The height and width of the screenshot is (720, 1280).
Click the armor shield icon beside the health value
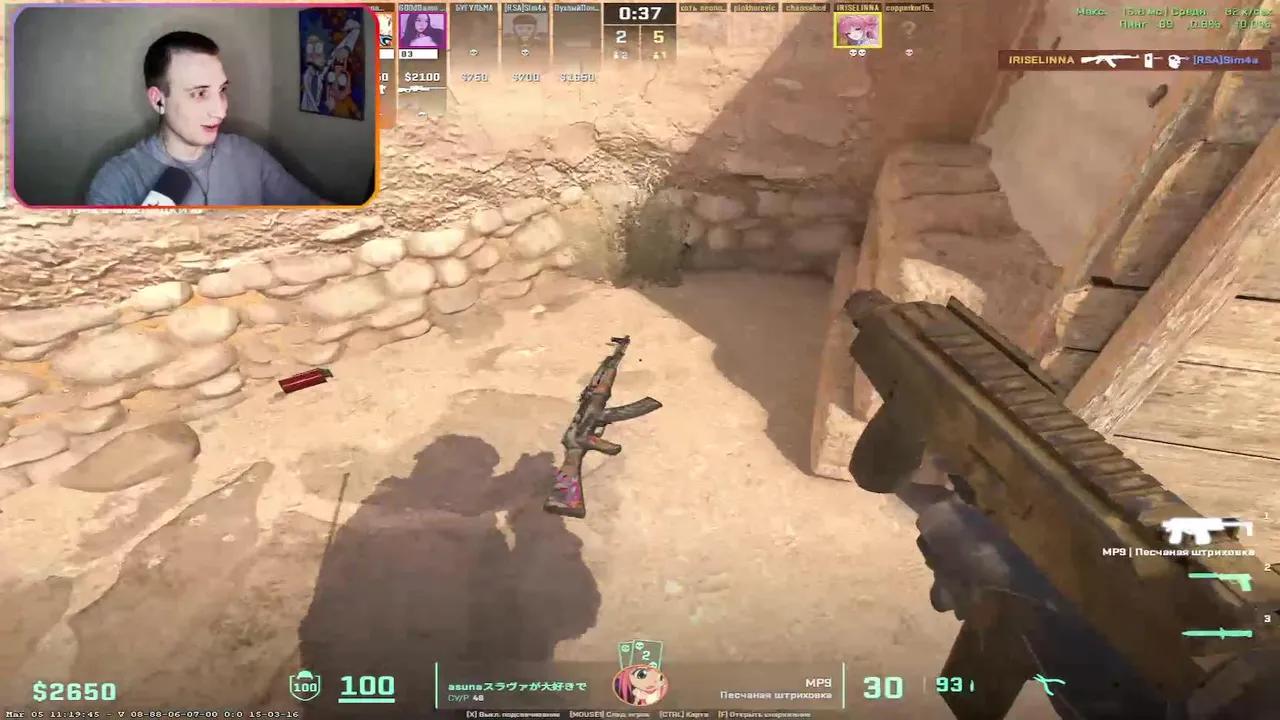point(303,686)
